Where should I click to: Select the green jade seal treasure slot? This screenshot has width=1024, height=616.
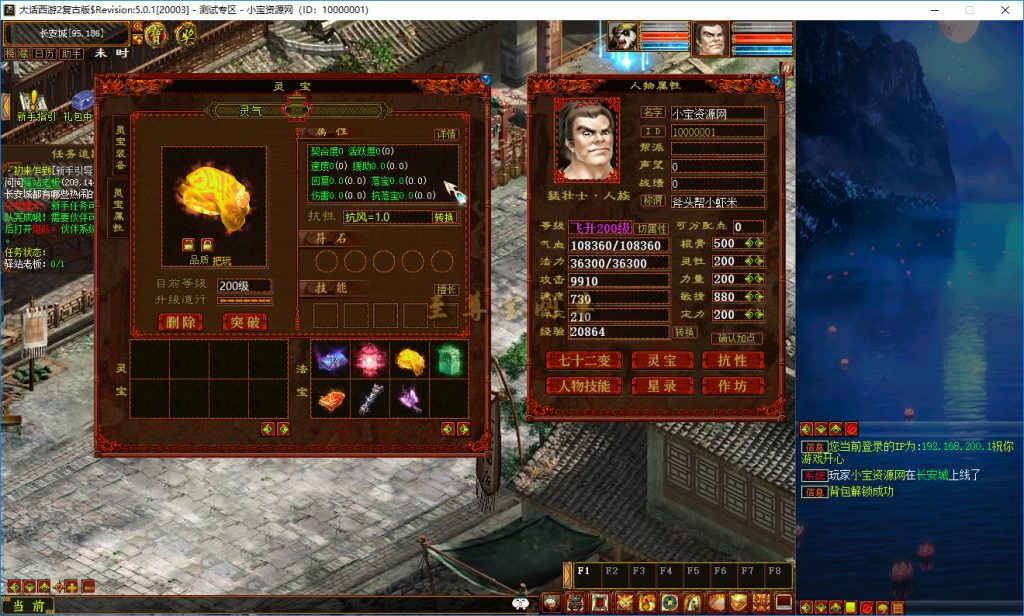pyautogui.click(x=448, y=360)
